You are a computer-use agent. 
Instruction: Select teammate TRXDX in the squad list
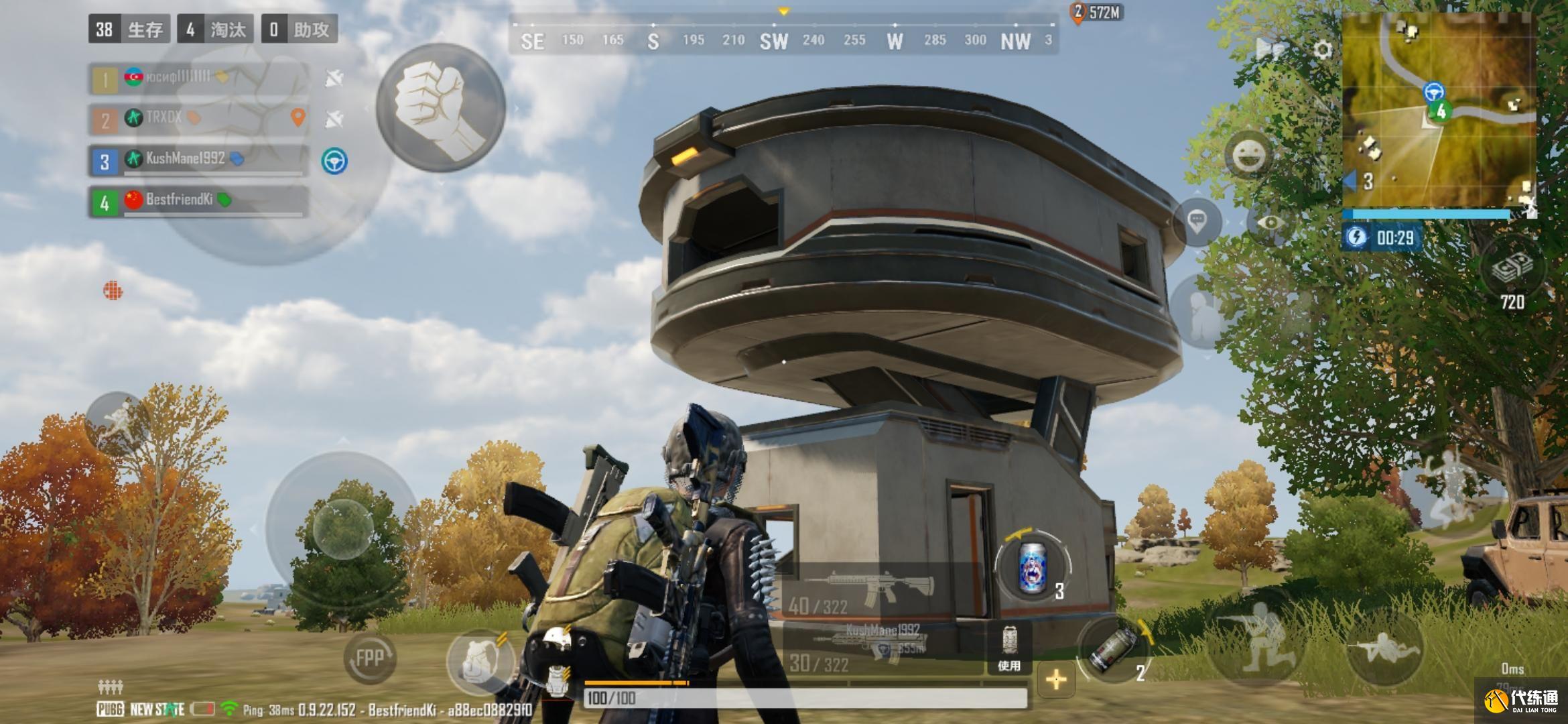pyautogui.click(x=198, y=119)
